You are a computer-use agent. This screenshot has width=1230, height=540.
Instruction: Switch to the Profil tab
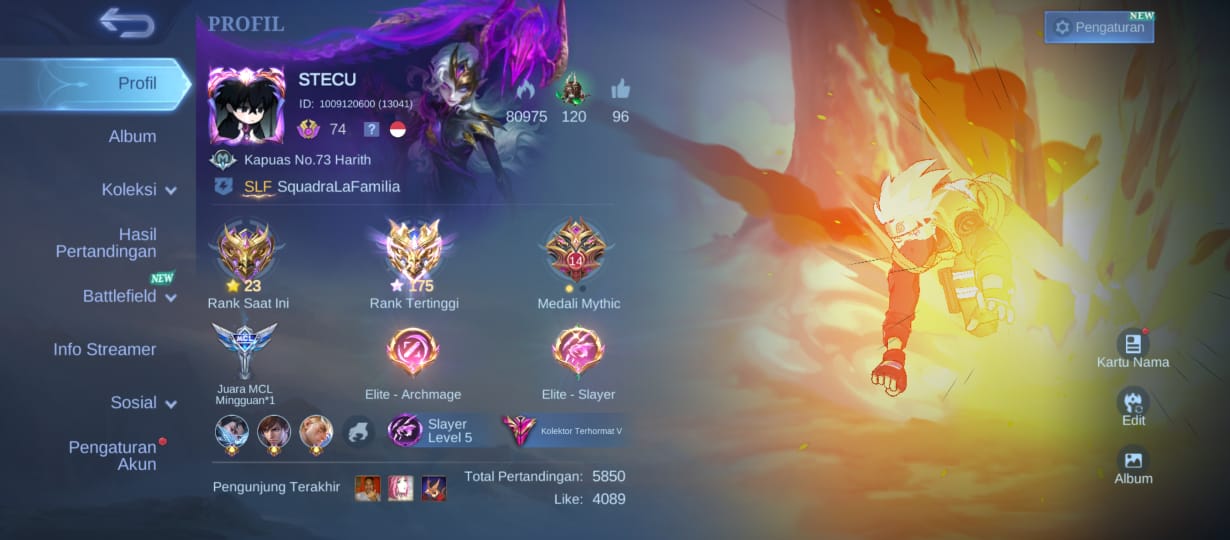[x=137, y=83]
